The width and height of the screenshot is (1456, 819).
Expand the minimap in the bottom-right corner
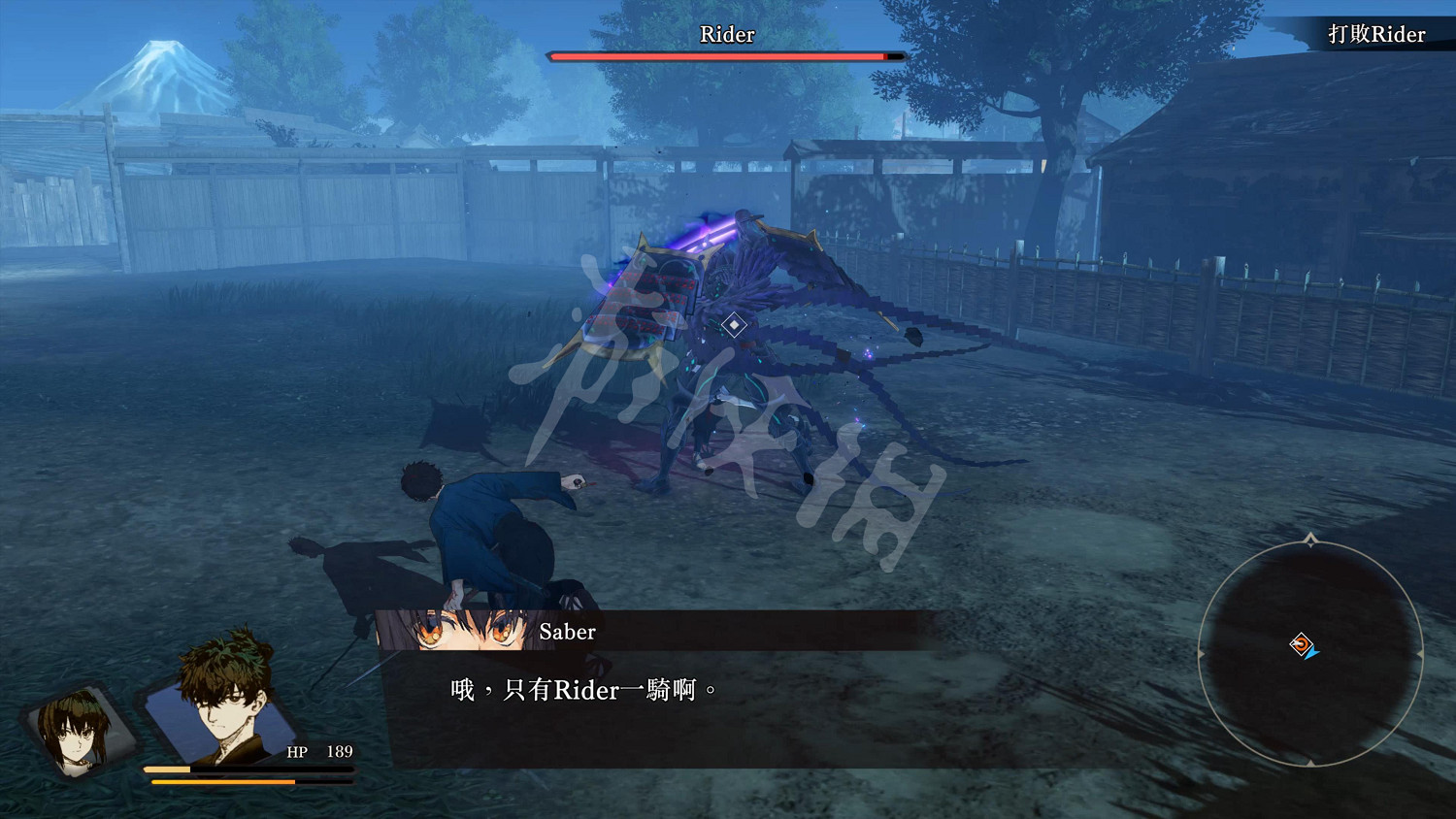point(1308,650)
